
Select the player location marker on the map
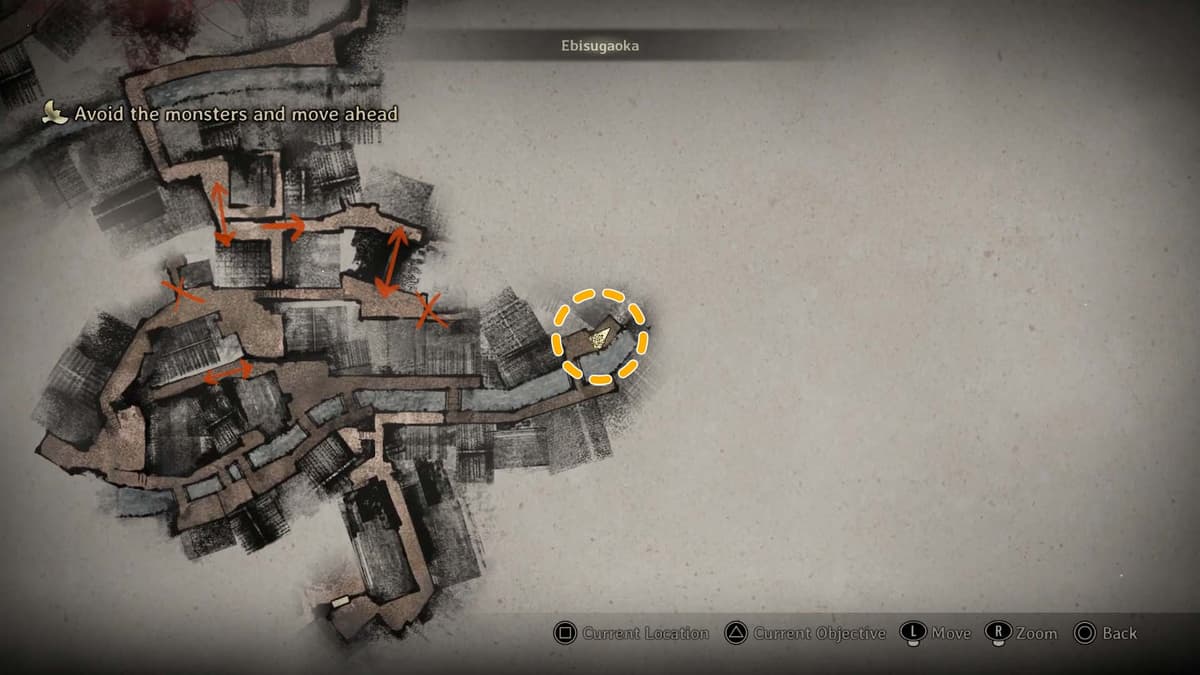coord(601,338)
